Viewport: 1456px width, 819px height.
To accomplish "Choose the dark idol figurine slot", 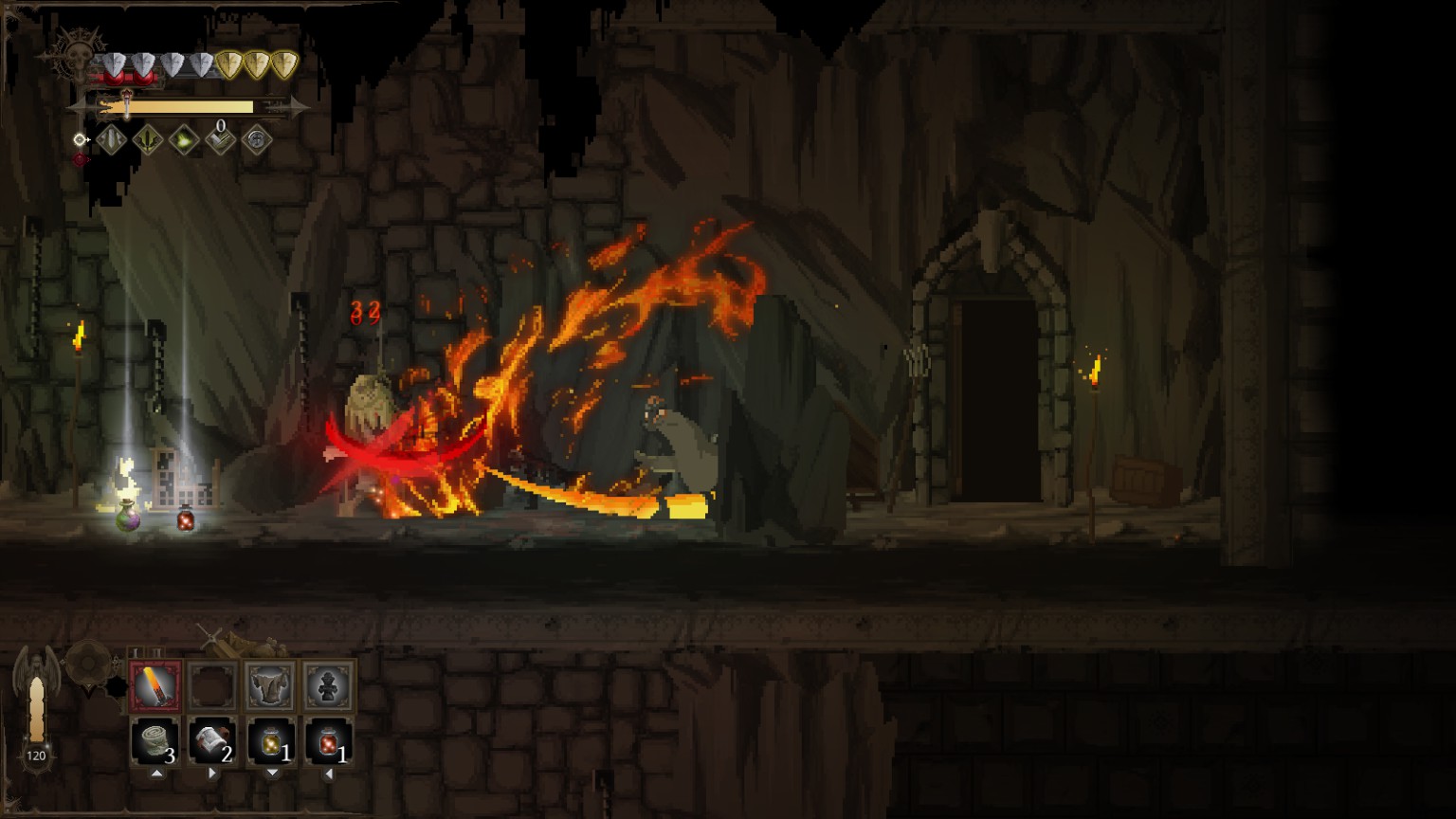I will pyautogui.click(x=328, y=685).
